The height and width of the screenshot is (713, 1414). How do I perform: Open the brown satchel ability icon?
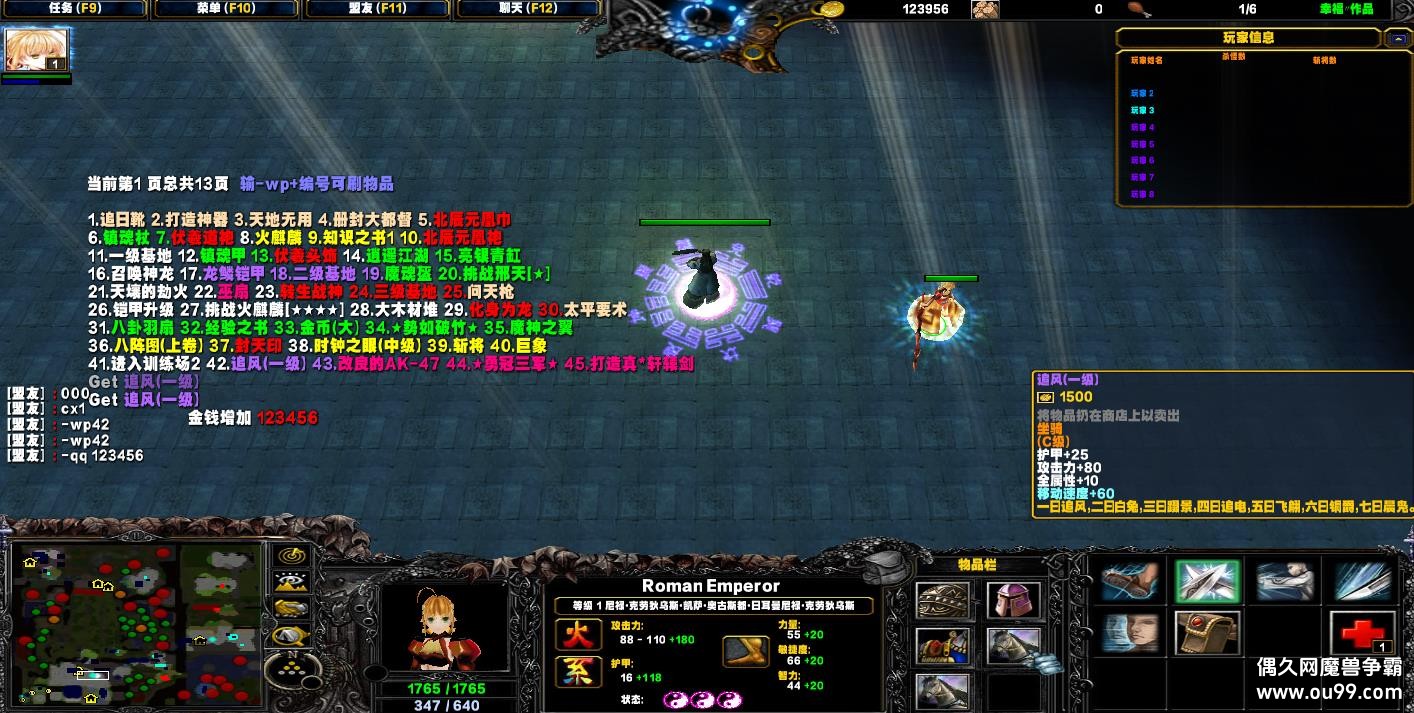(1207, 633)
